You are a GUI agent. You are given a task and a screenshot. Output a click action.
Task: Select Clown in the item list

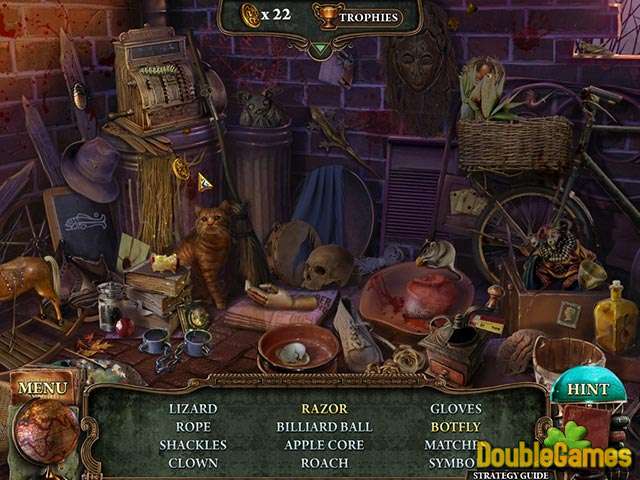coord(193,463)
